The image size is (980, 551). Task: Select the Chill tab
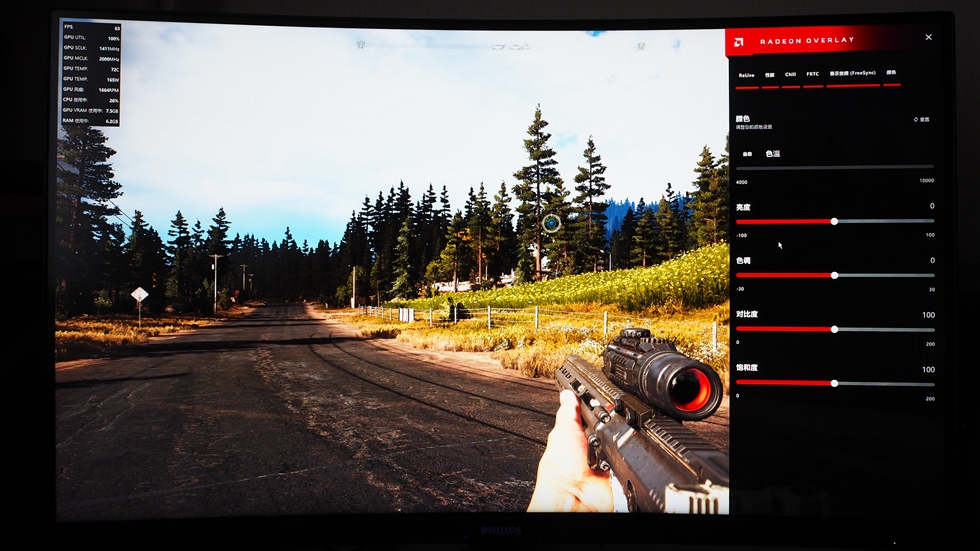click(x=790, y=74)
